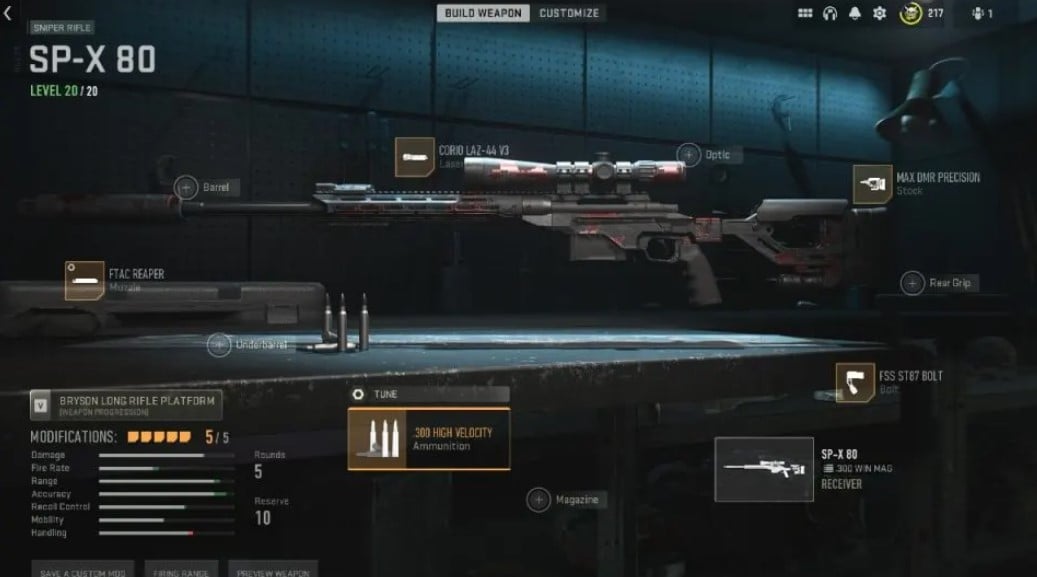Open the Customize tab

(x=569, y=13)
